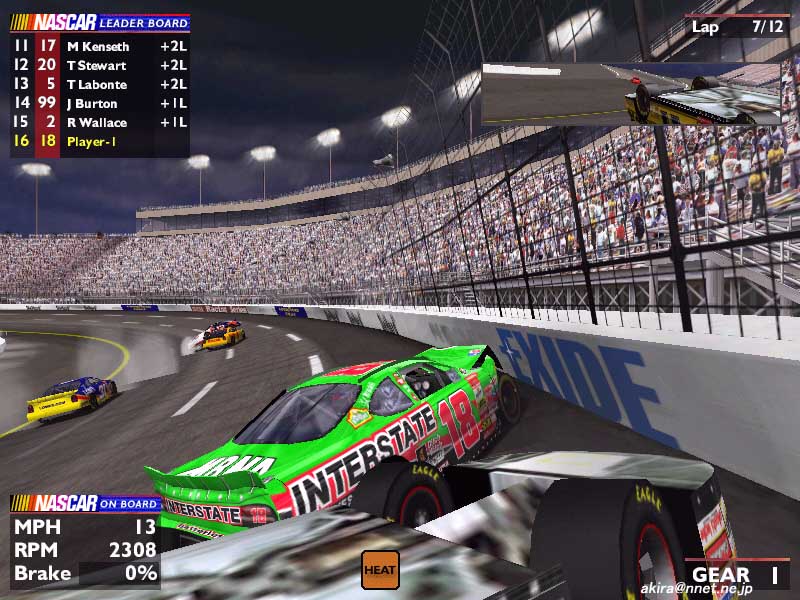The width and height of the screenshot is (800, 600).
Task: Pick T Labonte's row on the leader board
Action: point(98,84)
